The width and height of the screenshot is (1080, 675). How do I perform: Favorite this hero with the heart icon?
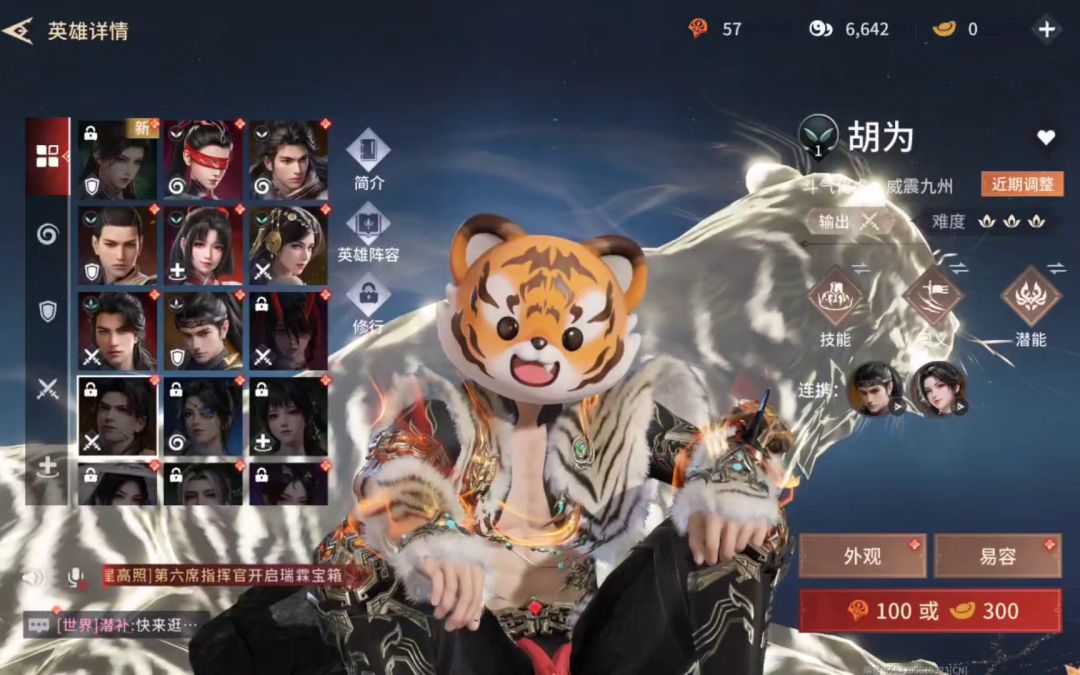point(1046,138)
